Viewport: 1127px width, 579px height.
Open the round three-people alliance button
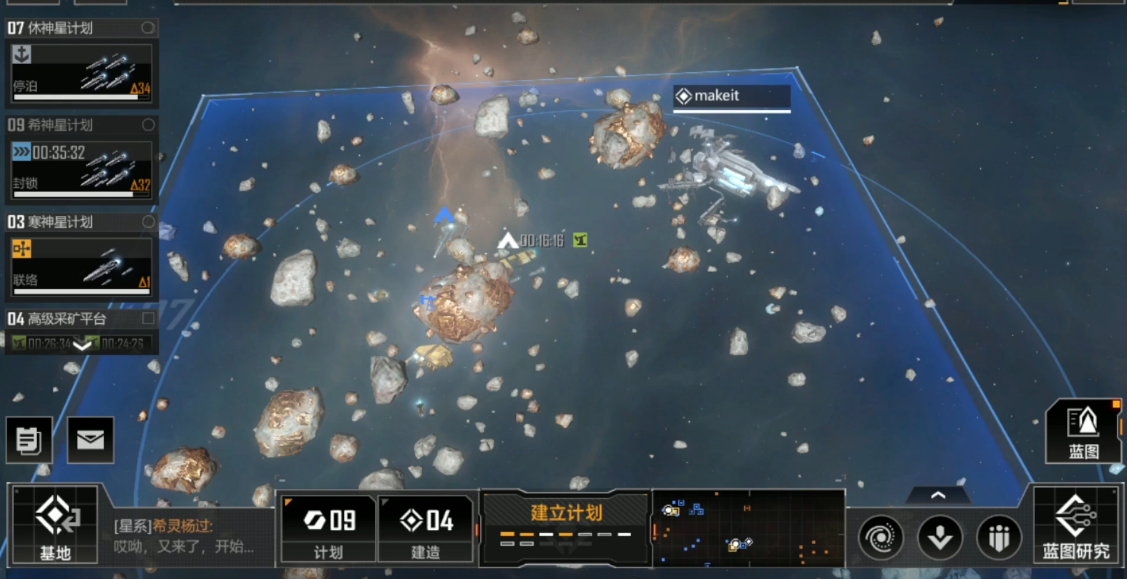pyautogui.click(x=998, y=538)
